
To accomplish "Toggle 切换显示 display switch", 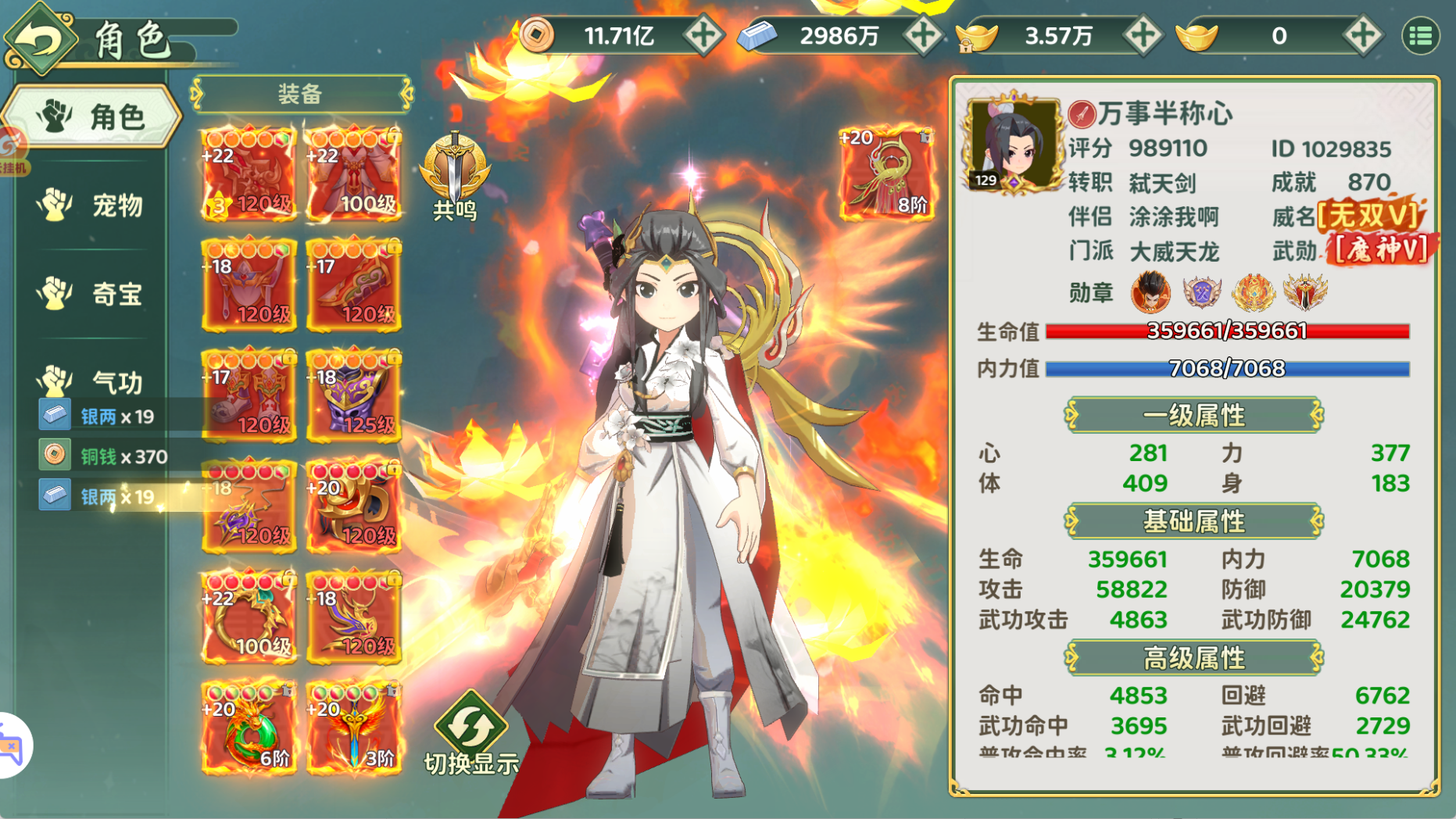I will coord(471,734).
